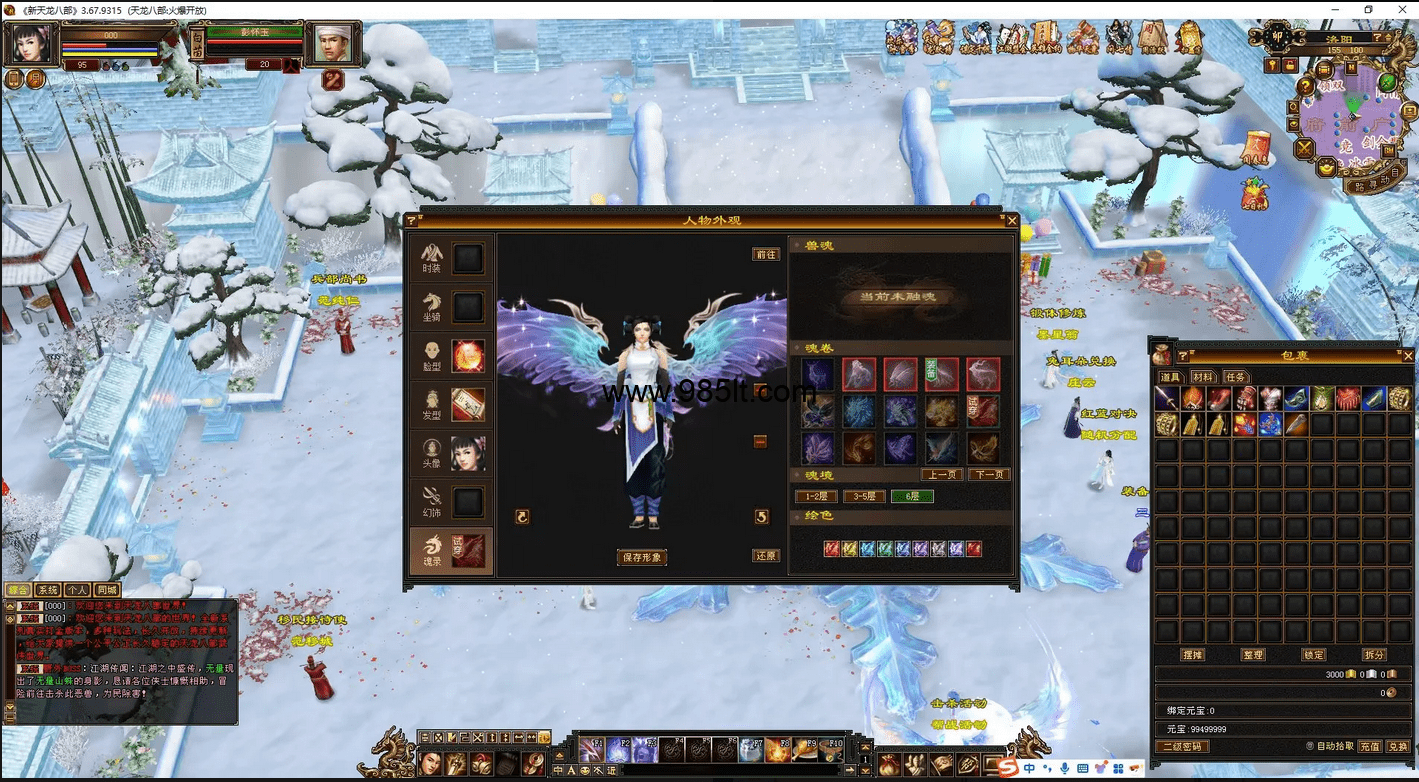1419x782 pixels.
Task: Click the 还原 restore button
Action: pos(766,556)
